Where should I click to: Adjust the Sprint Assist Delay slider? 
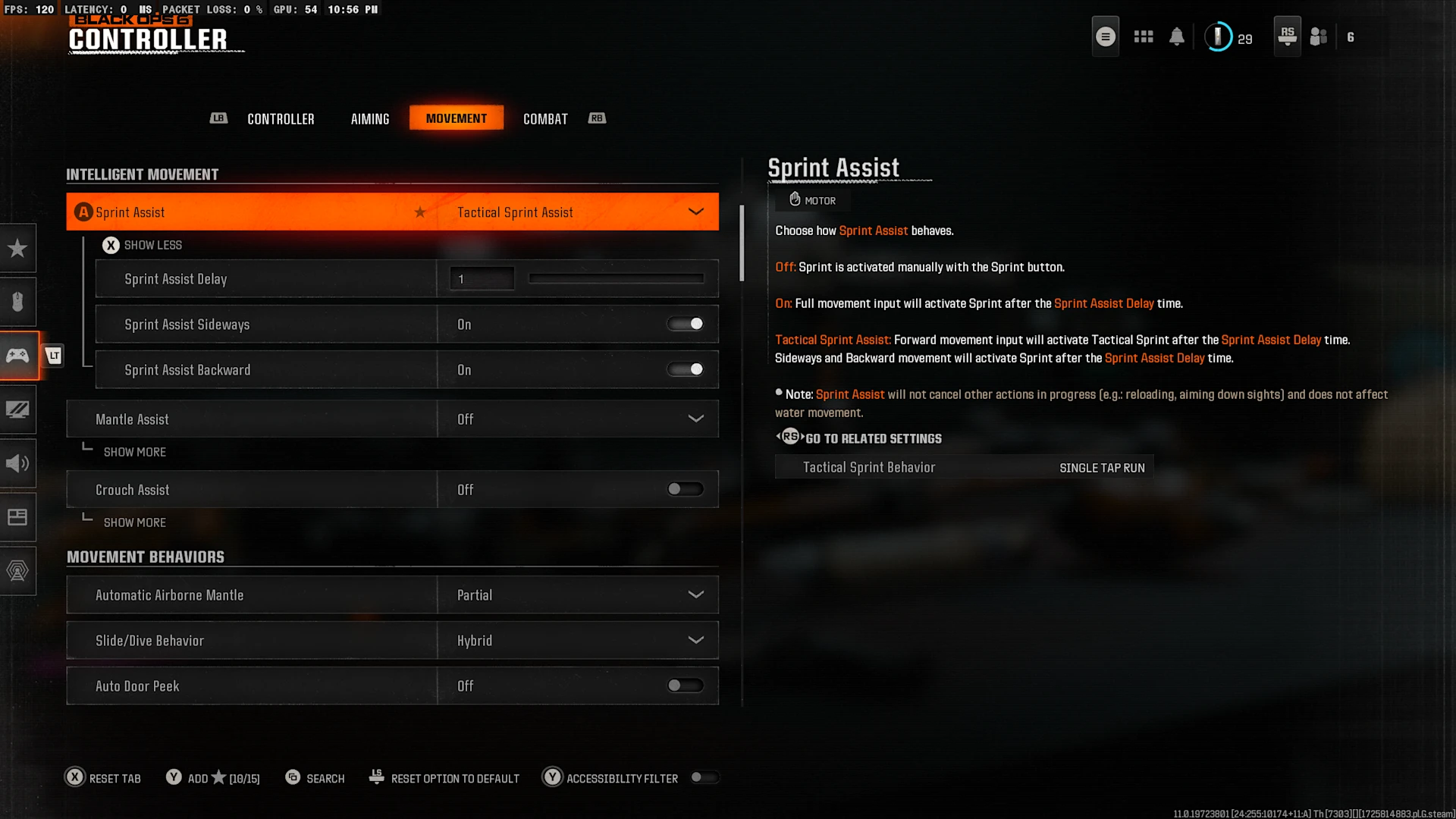pos(616,279)
